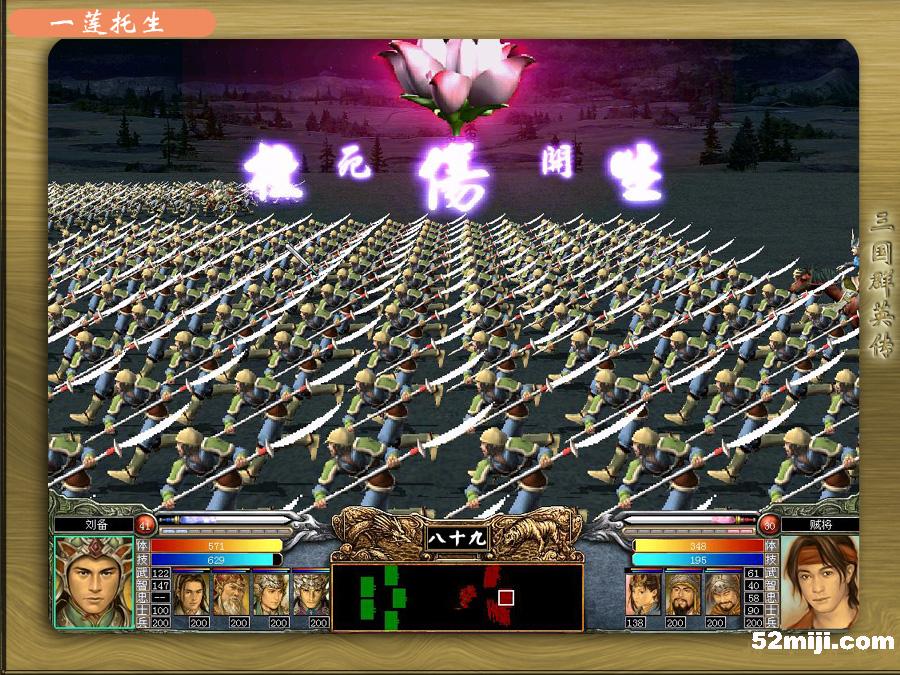
Task: Click the enemy general's large portrait
Action: point(819,582)
